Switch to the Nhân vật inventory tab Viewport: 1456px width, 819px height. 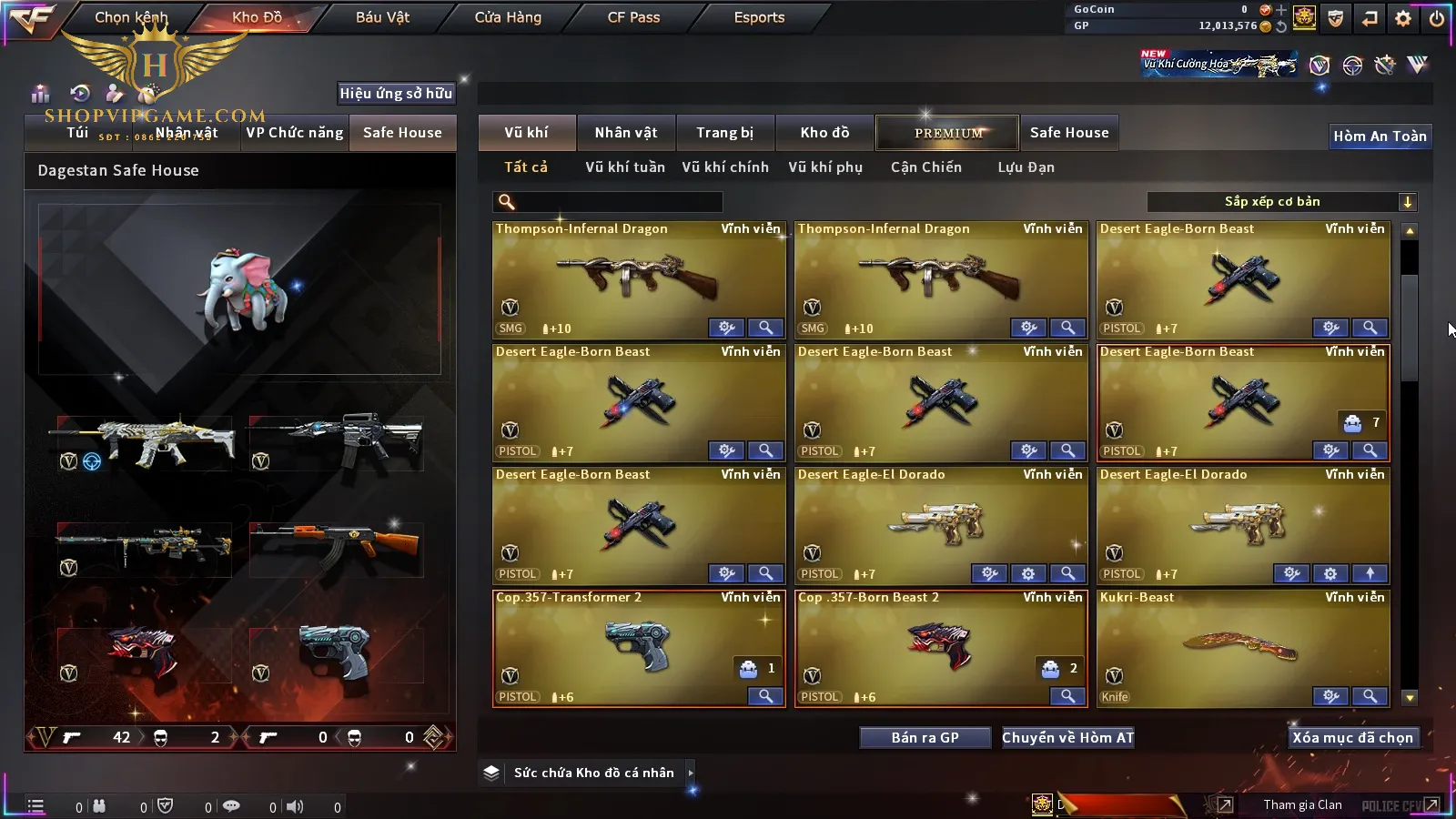point(625,133)
